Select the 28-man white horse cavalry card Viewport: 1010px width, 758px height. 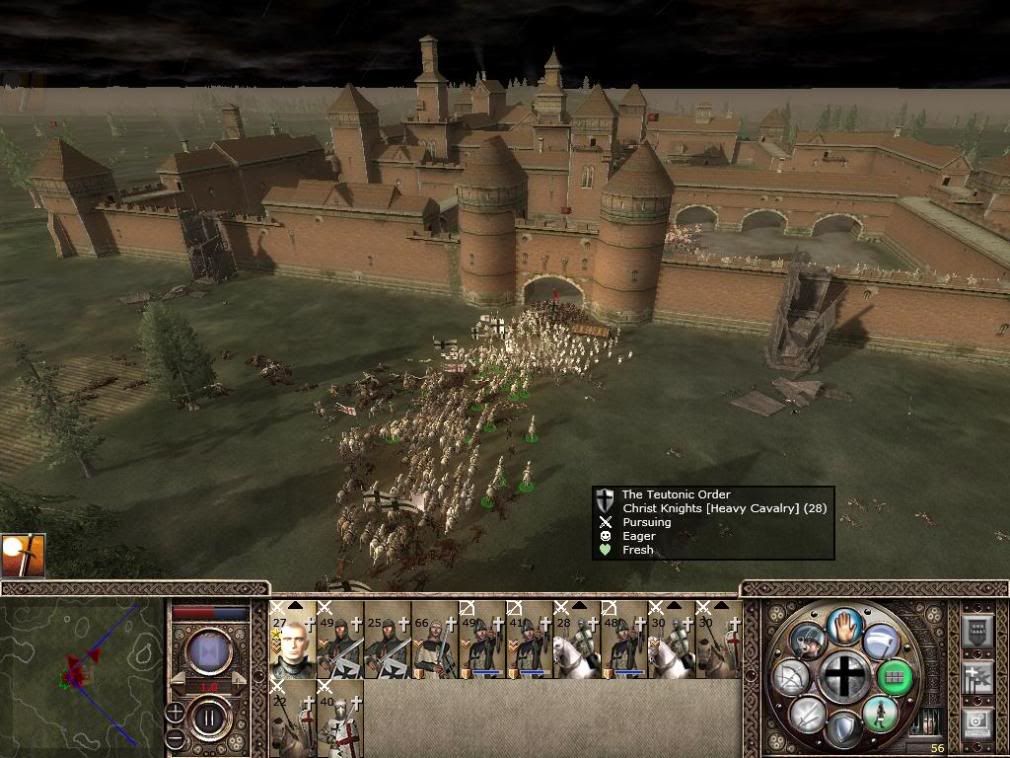click(x=578, y=640)
